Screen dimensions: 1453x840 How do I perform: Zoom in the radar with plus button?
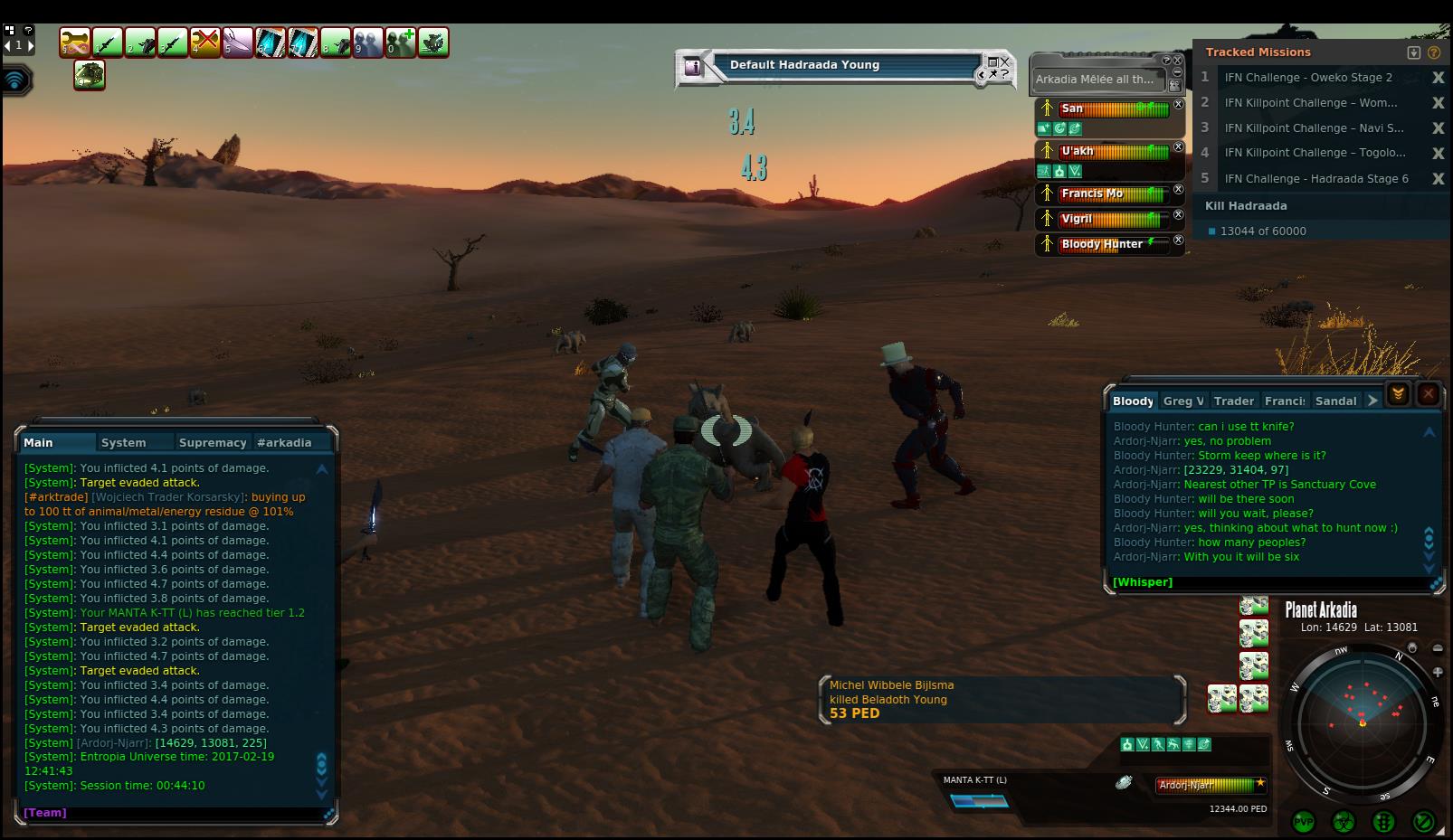coord(1438,672)
